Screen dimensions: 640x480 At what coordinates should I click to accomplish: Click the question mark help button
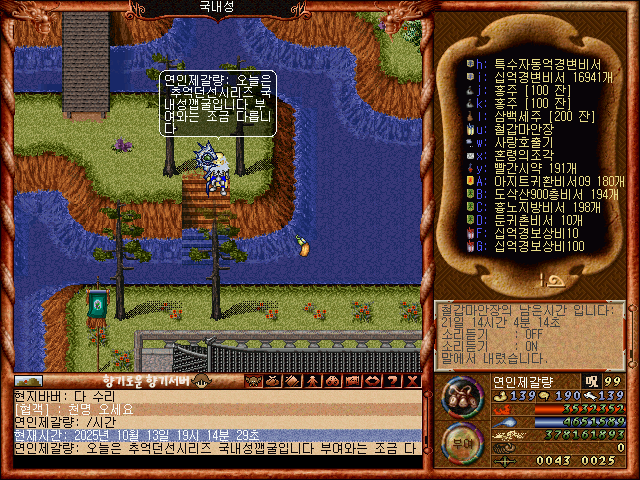[x=394, y=381]
